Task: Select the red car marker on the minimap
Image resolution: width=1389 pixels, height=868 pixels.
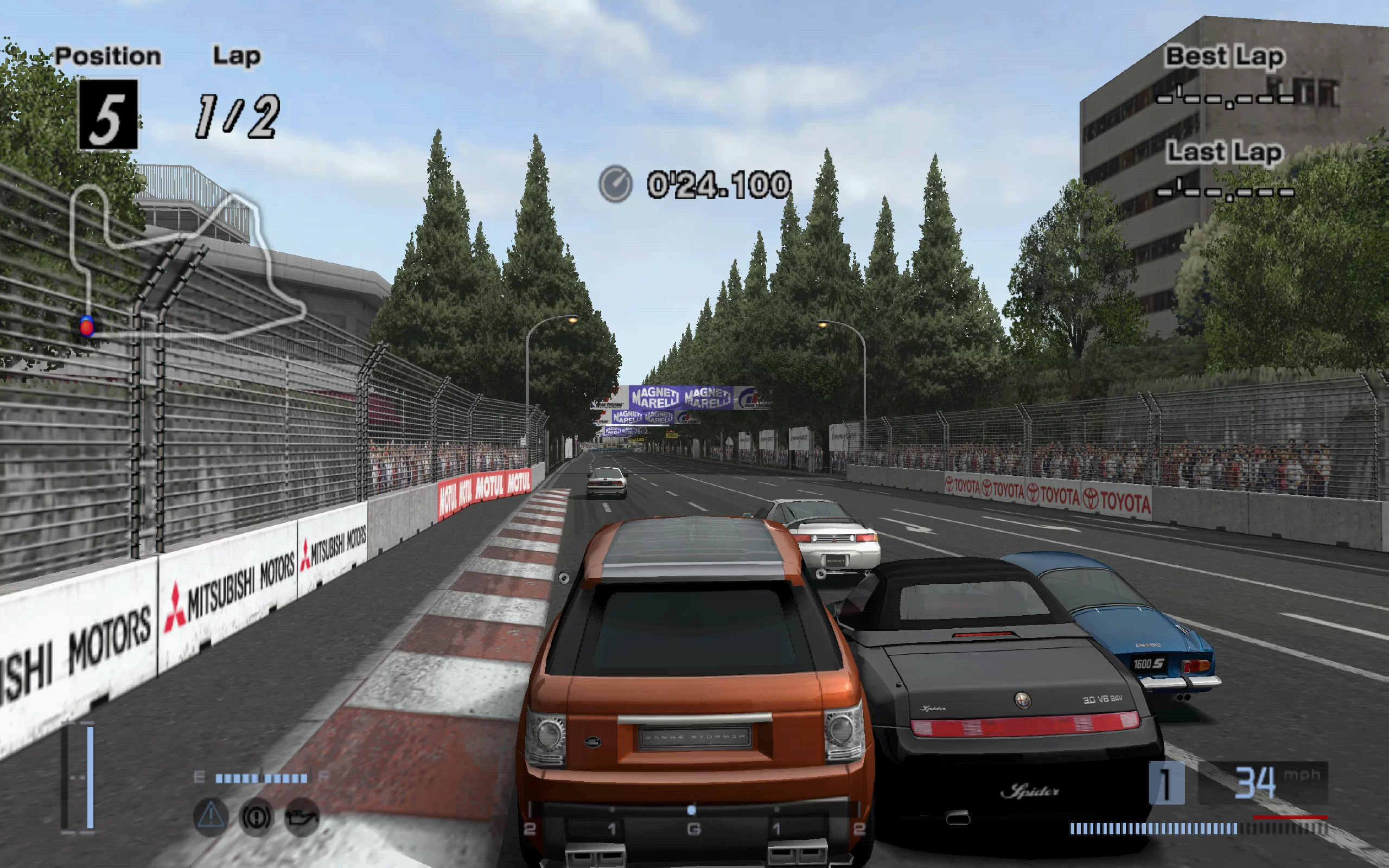Action: pos(87,327)
